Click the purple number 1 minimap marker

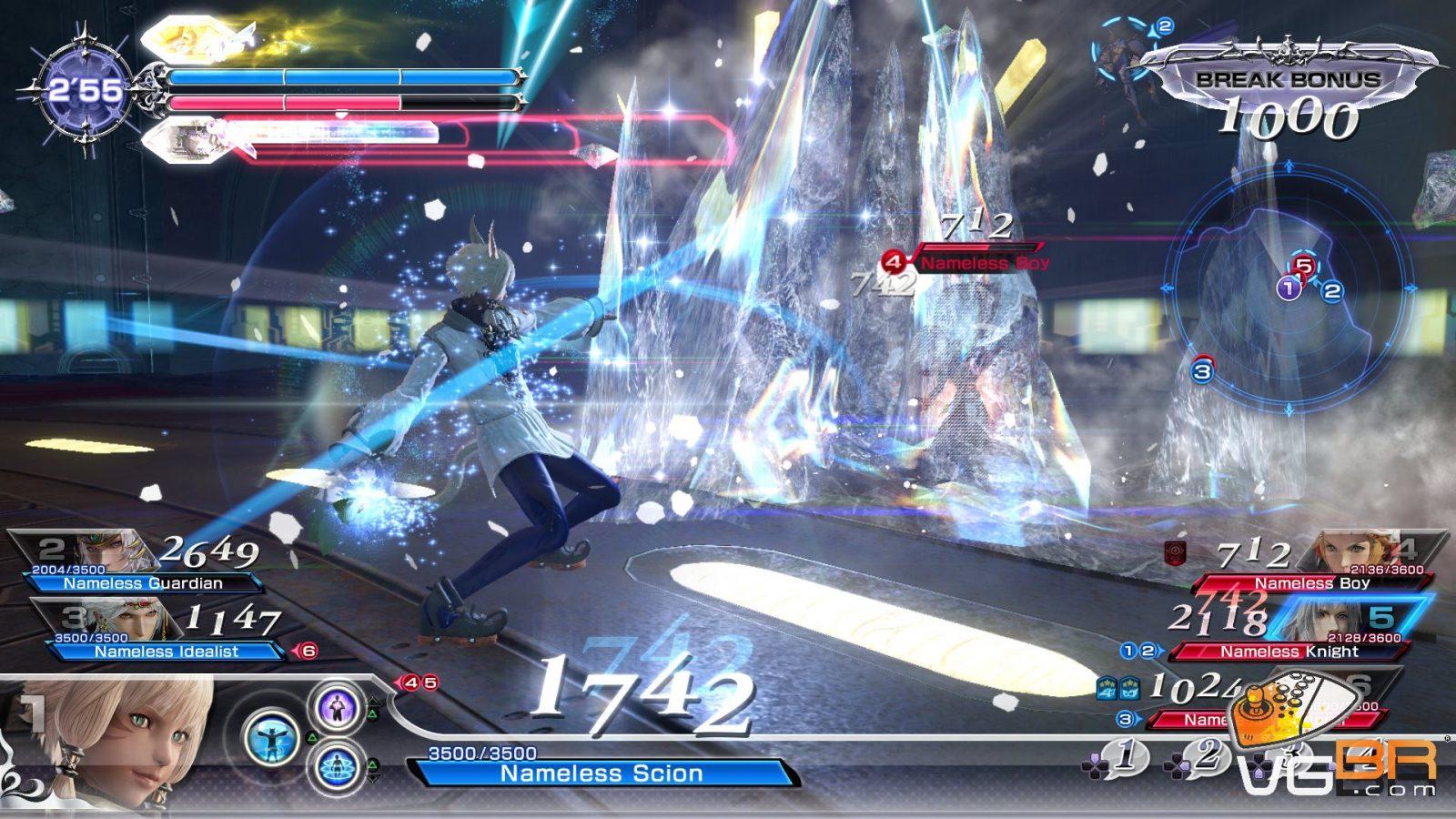[x=1287, y=289]
